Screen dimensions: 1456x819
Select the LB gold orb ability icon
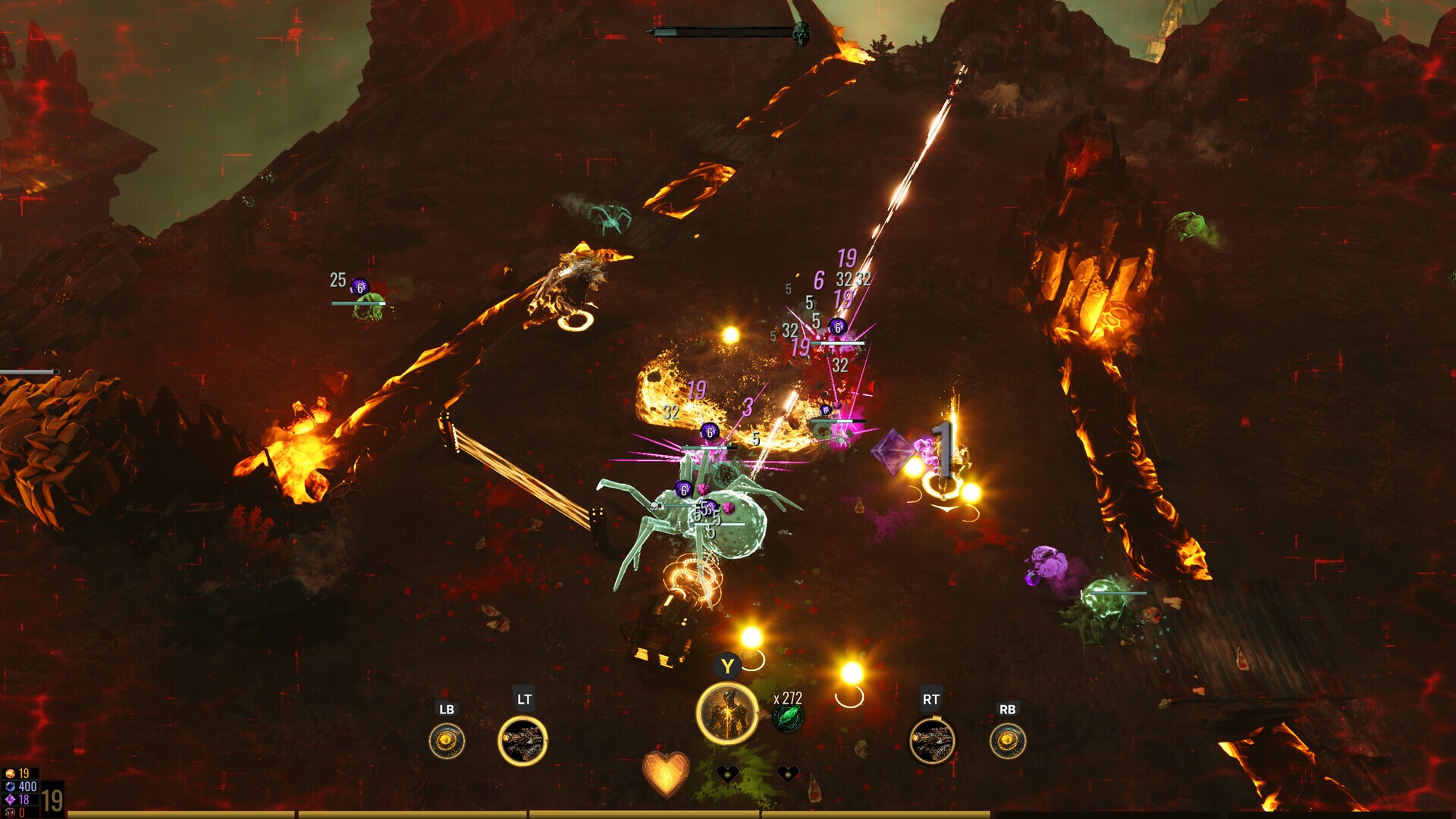[x=447, y=740]
